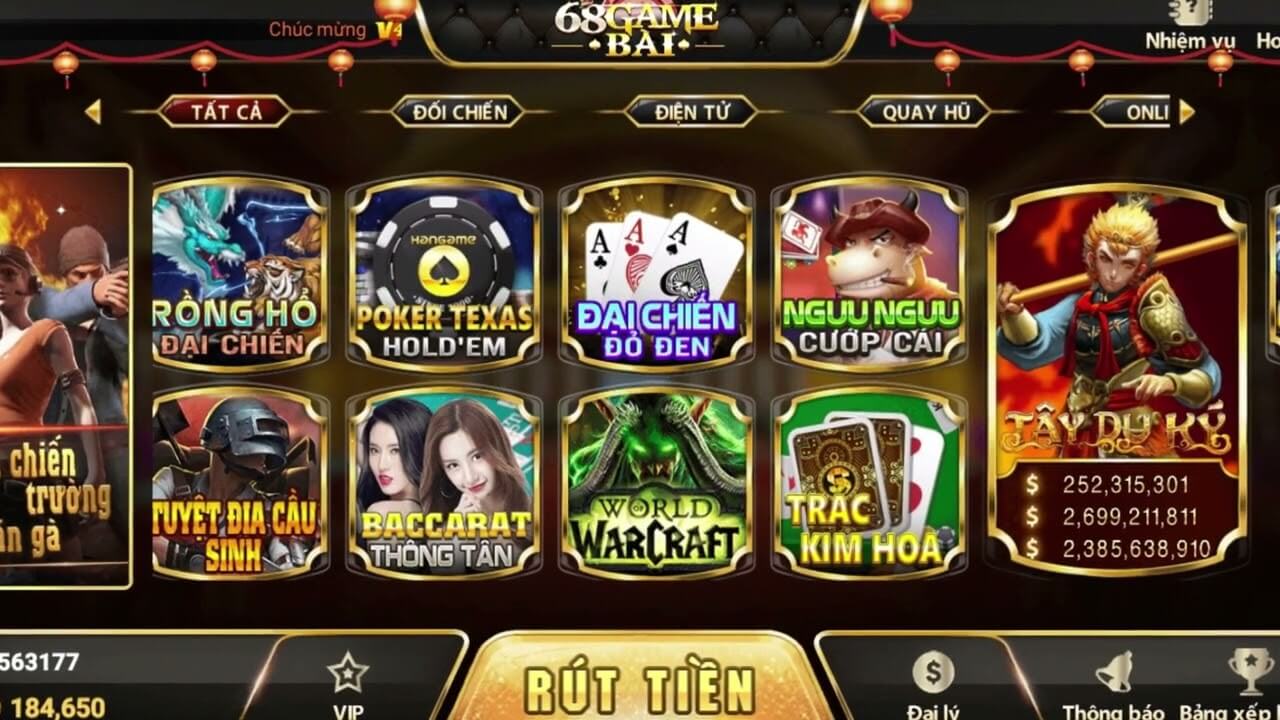The image size is (1280, 720).
Task: Open the ĐIỆN TỬ category tab
Action: [x=691, y=112]
